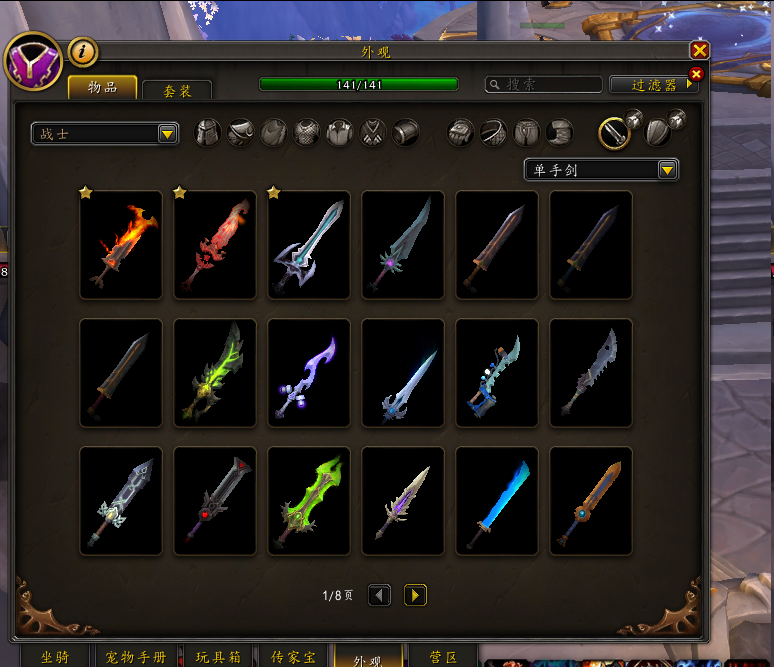Expand the 单手剑 weapon type dropdown
Screen dimensions: 774x667
(x=667, y=170)
